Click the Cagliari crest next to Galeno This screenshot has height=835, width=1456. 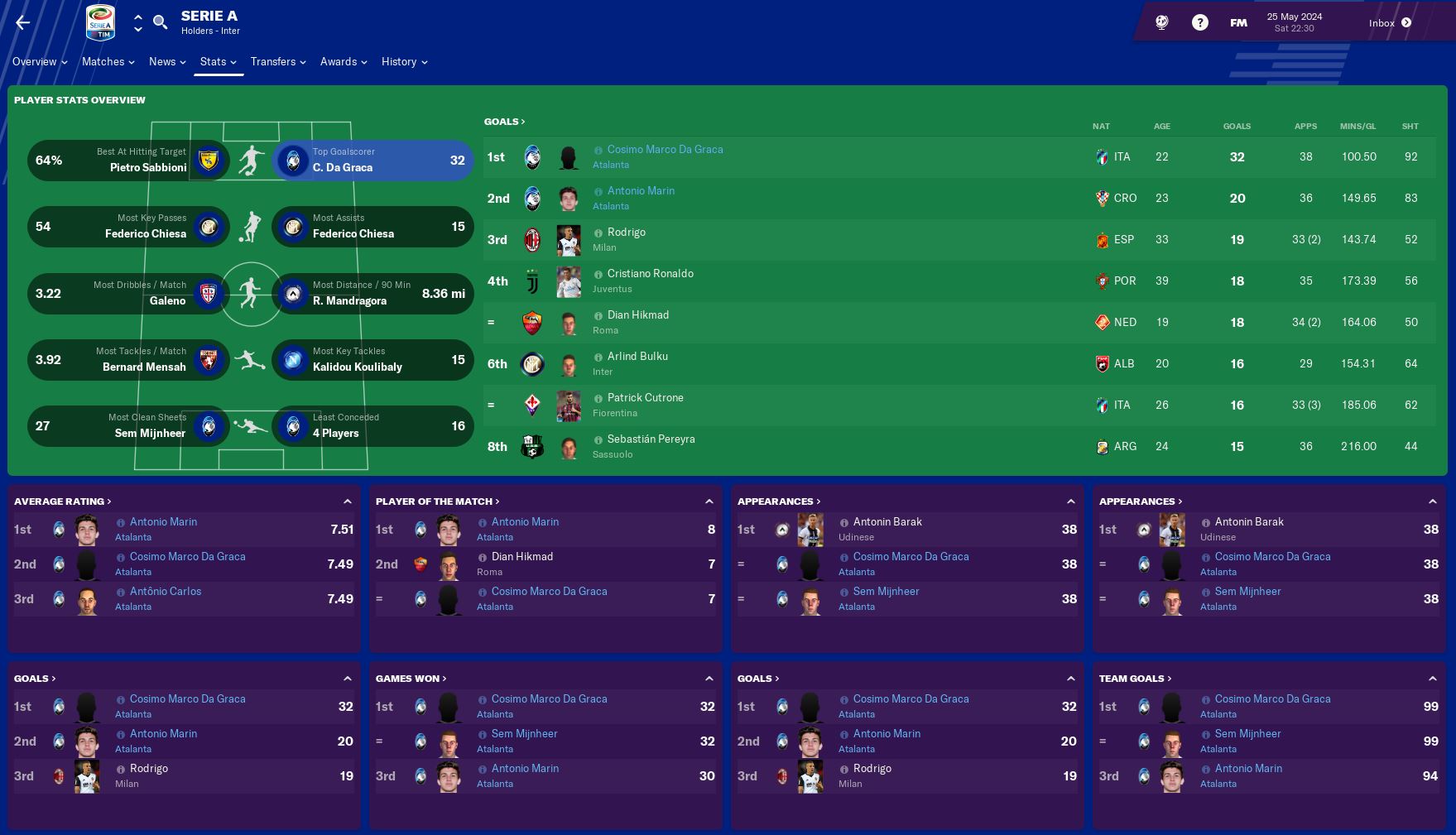coord(209,293)
